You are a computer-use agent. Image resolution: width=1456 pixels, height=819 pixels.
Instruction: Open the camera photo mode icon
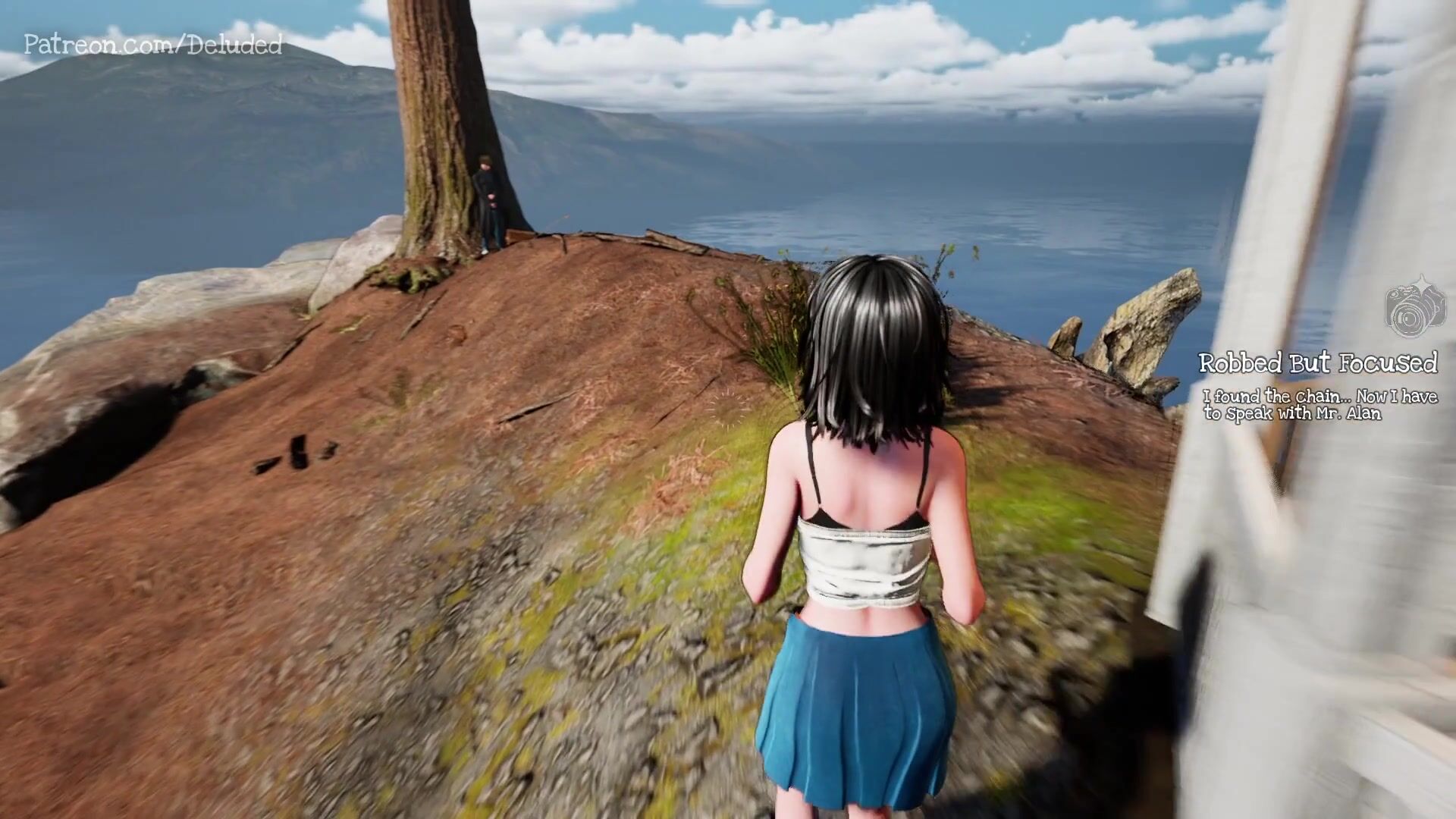pyautogui.click(x=1415, y=309)
